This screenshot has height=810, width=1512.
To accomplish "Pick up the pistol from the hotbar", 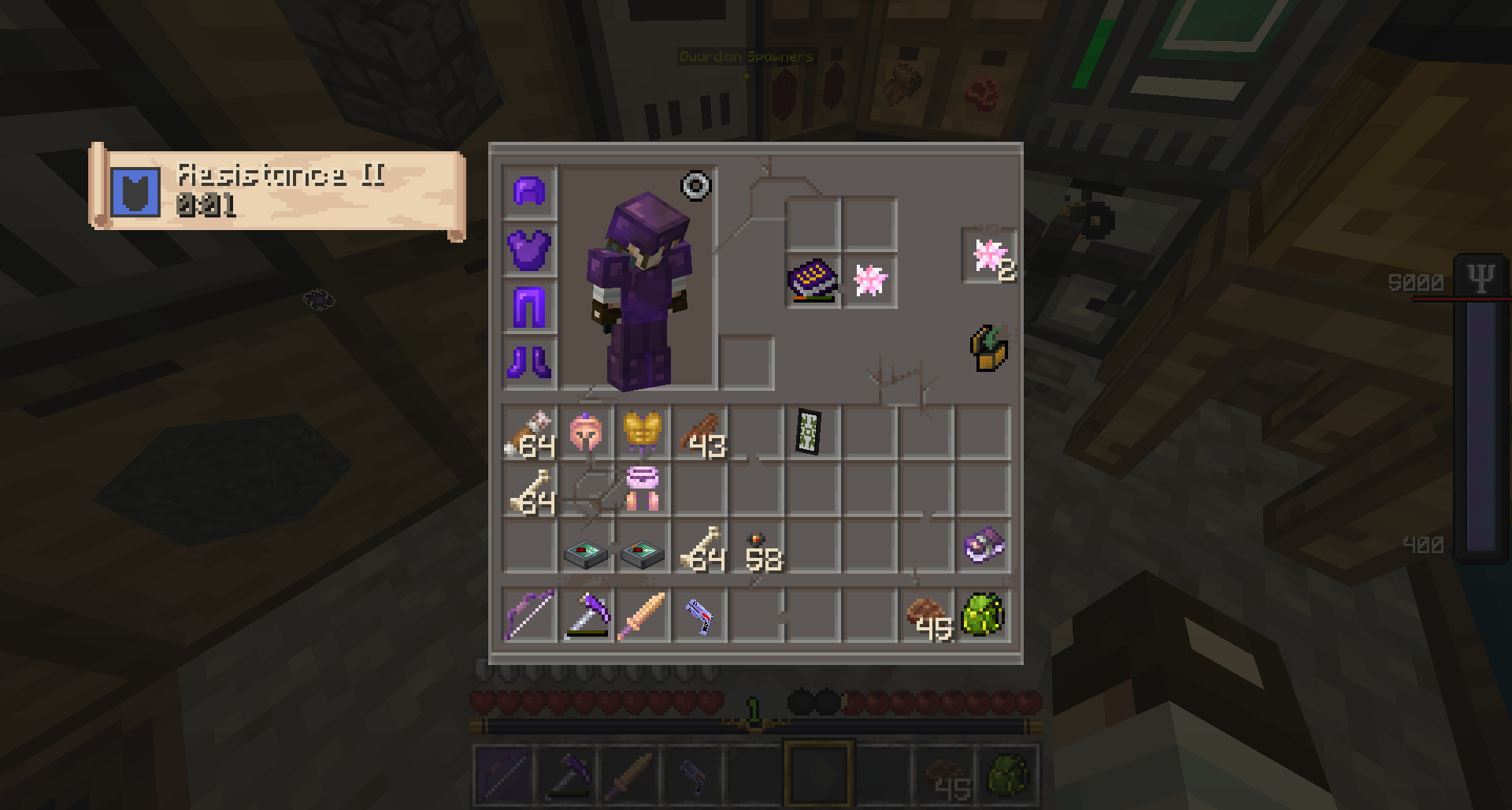I will [x=699, y=615].
